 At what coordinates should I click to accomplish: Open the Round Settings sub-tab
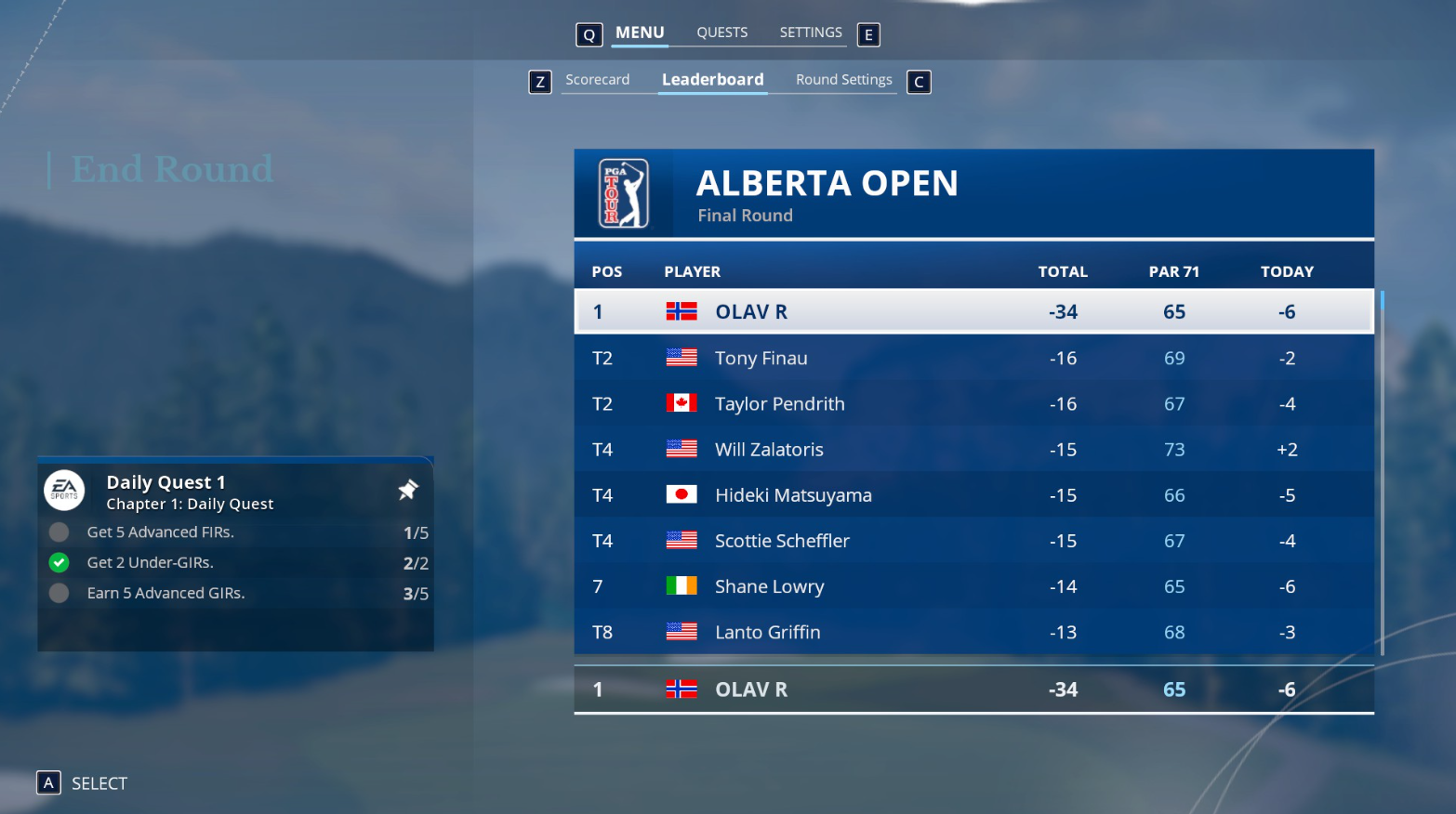[843, 80]
